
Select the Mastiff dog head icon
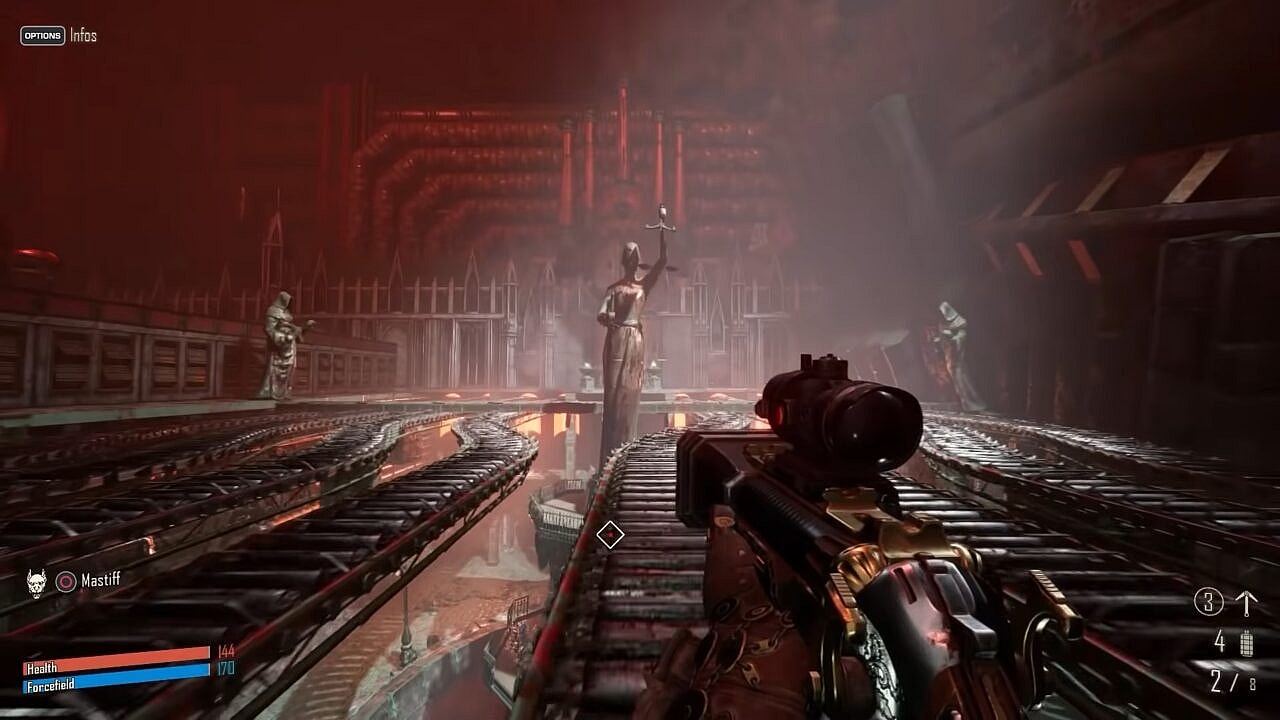pos(36,582)
